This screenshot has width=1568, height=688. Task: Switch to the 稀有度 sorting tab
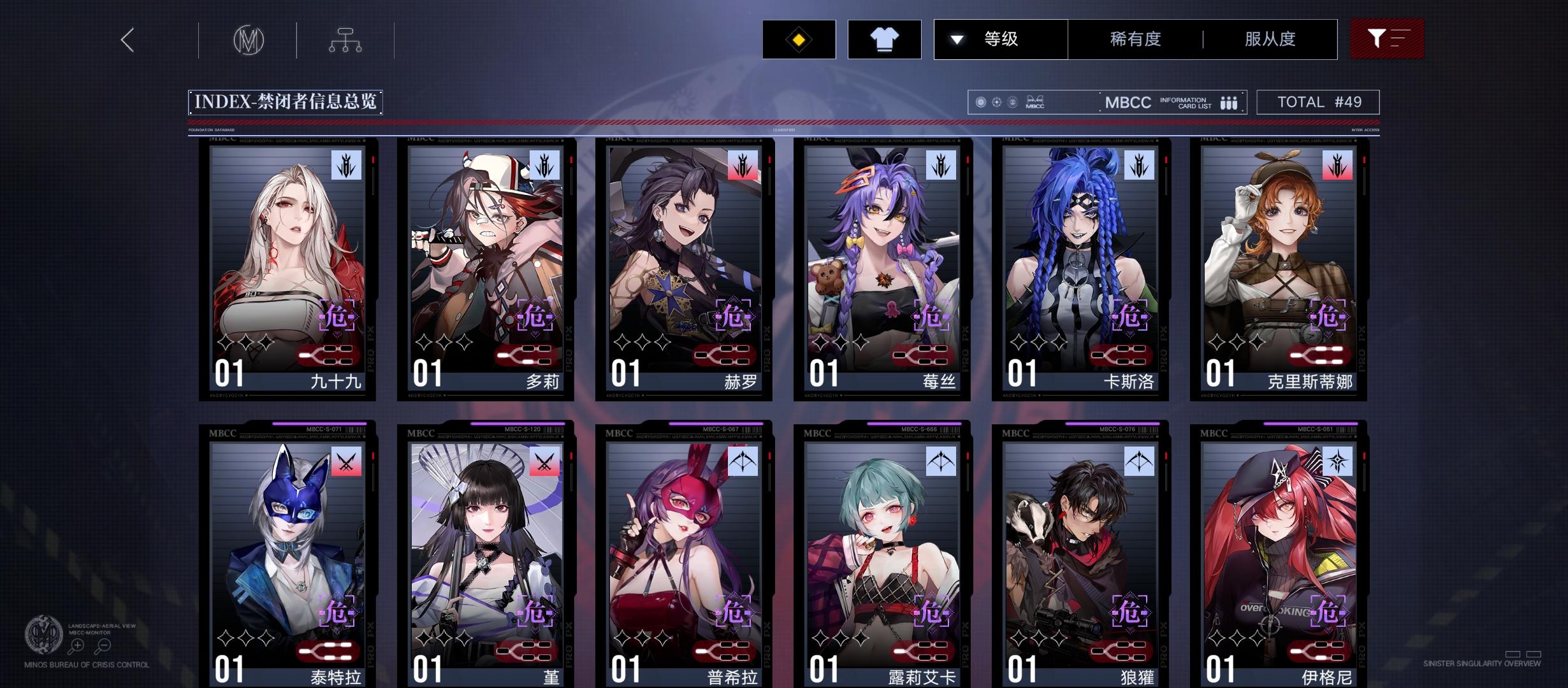(1135, 39)
